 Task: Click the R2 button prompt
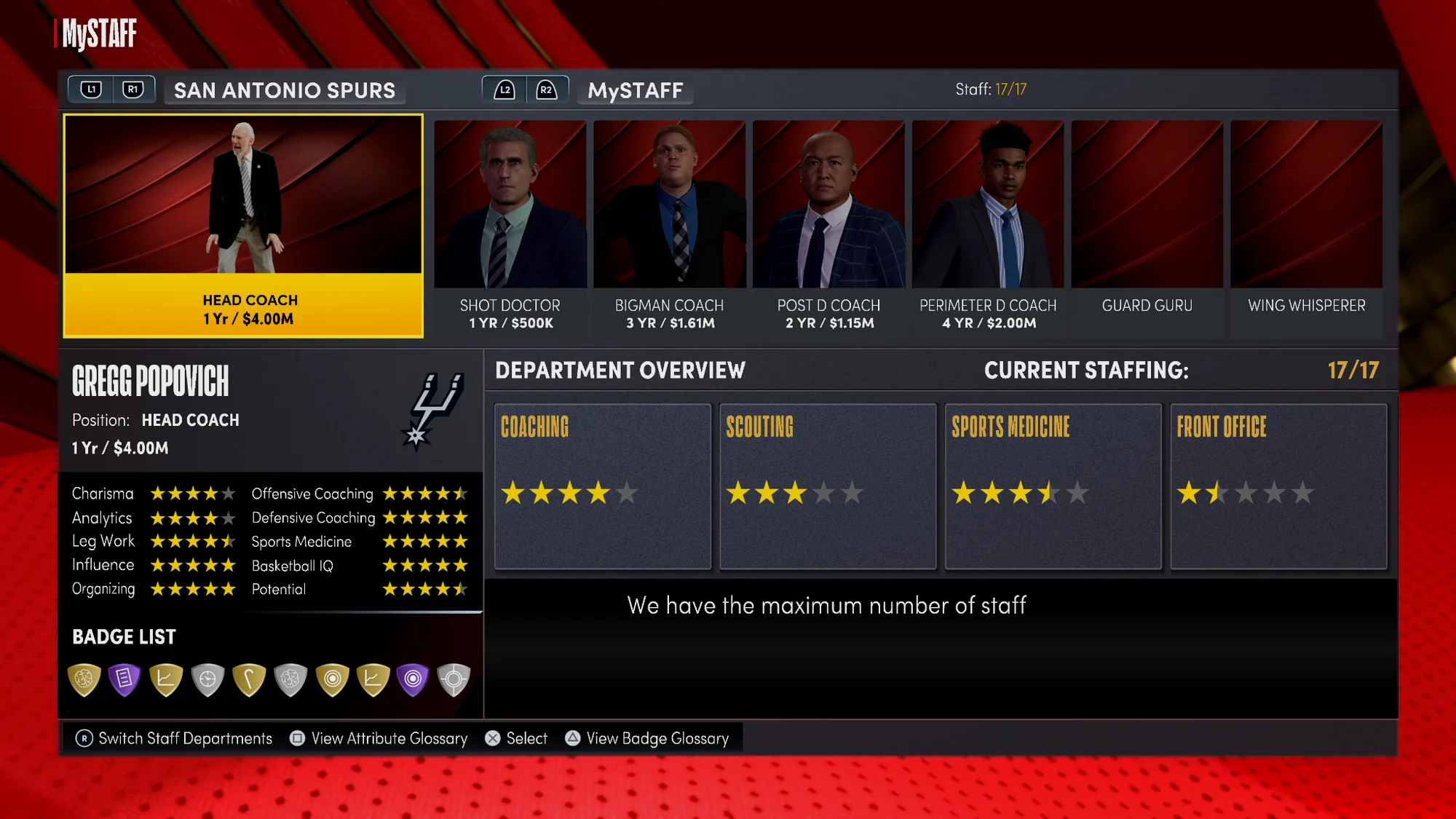click(546, 88)
